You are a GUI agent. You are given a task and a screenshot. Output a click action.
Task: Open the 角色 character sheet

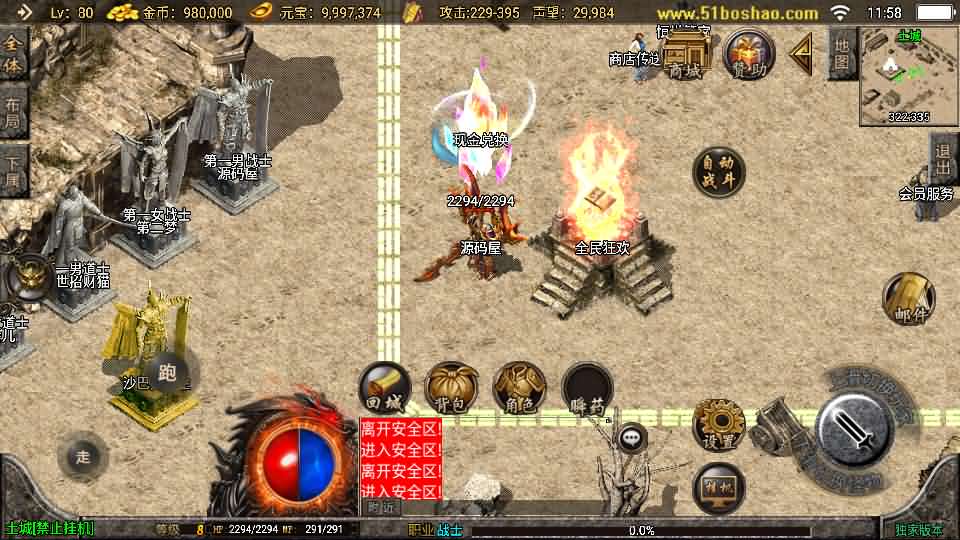tap(519, 388)
